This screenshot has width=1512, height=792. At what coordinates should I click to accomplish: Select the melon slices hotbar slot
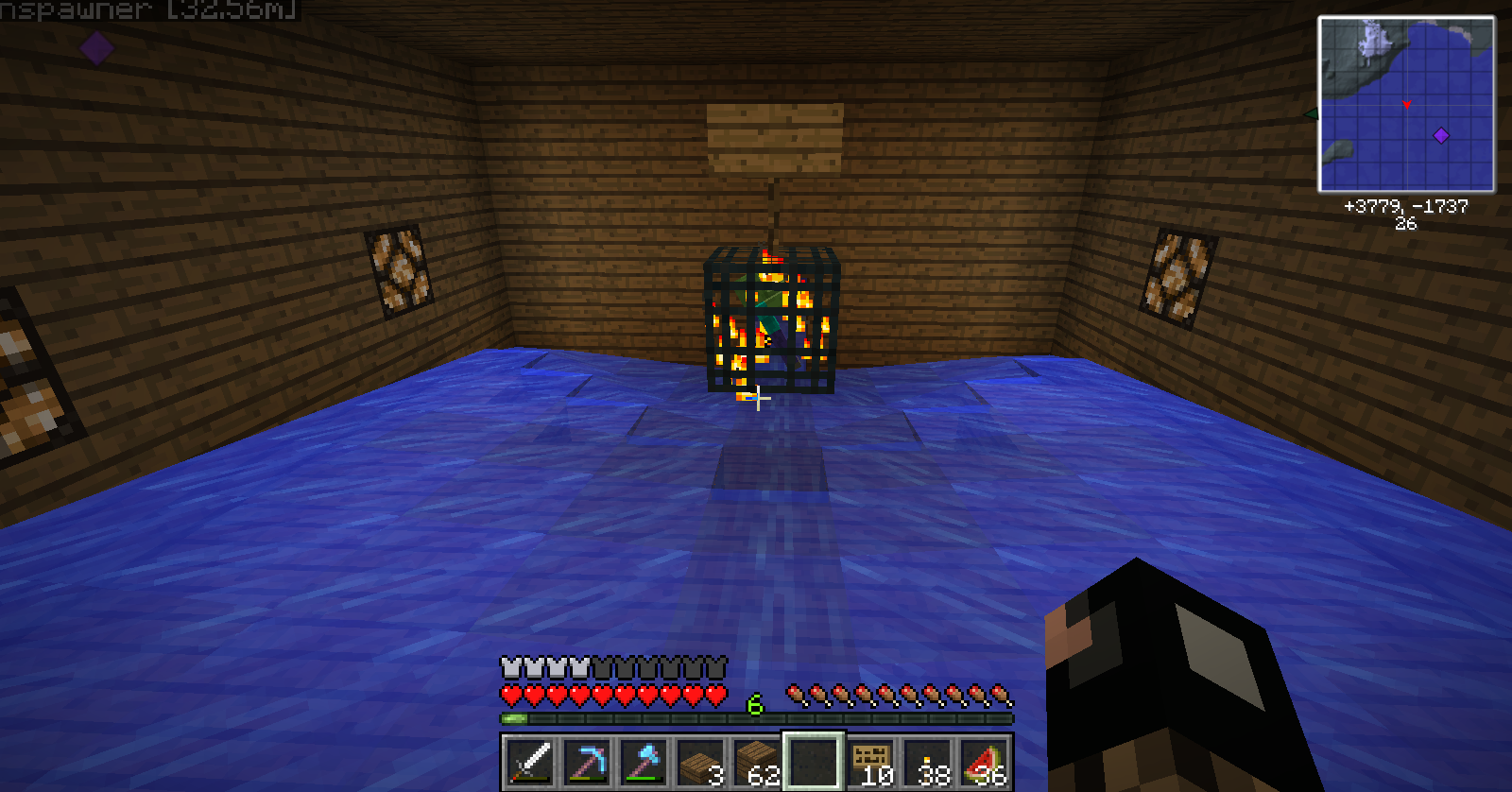[x=984, y=762]
